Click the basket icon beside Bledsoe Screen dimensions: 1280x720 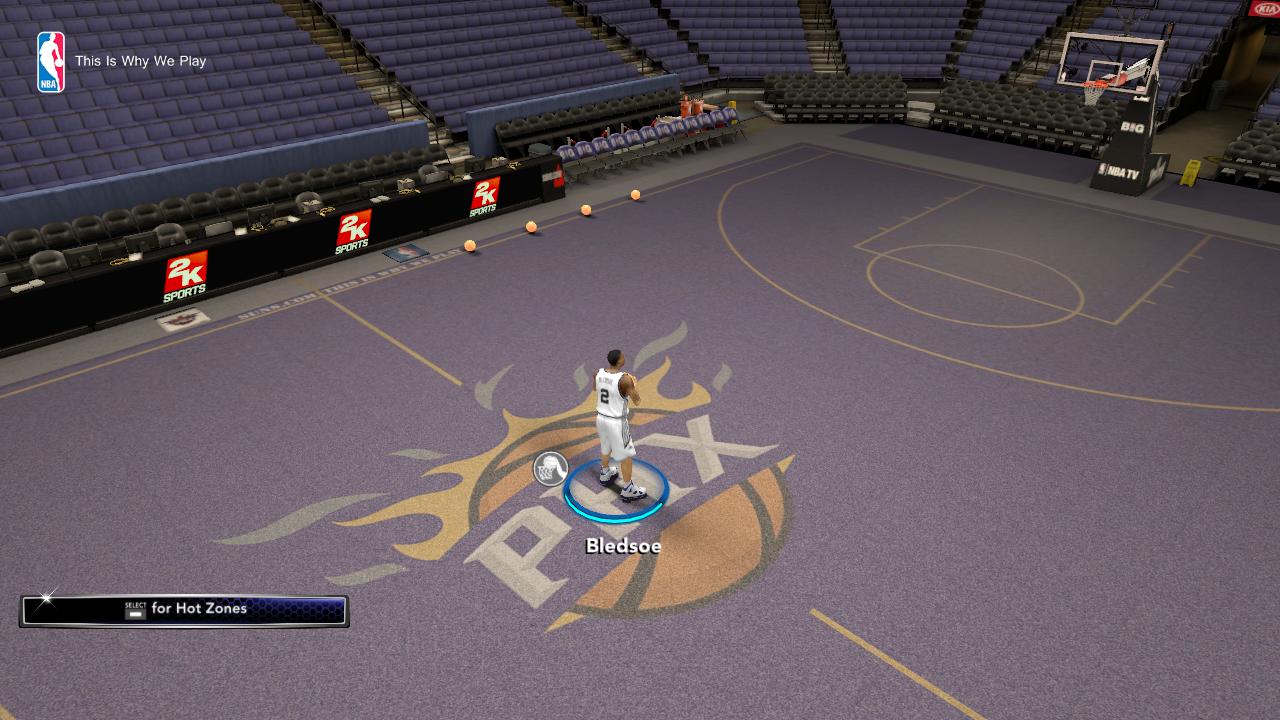pos(550,468)
